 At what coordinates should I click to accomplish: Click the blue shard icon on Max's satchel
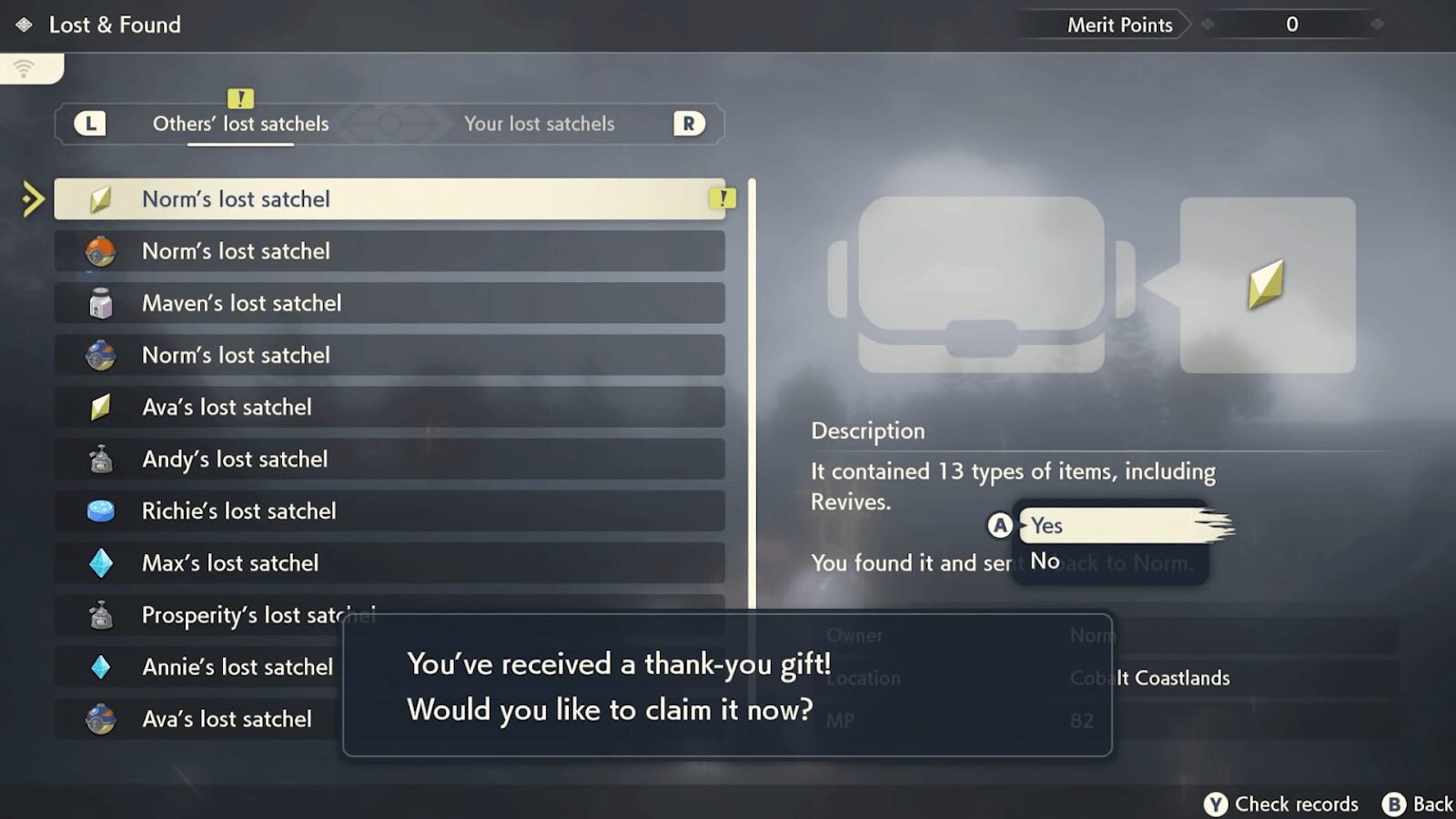click(x=103, y=563)
